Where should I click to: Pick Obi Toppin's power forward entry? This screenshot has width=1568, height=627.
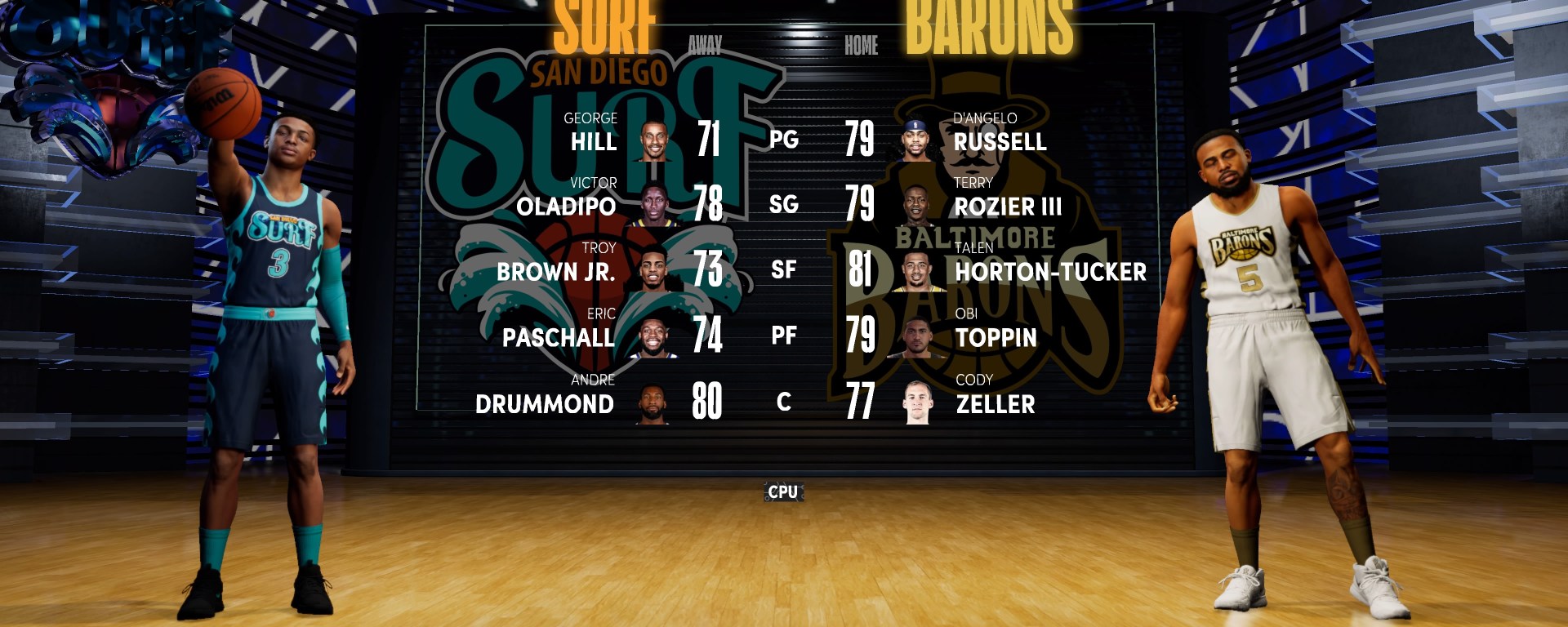pyautogui.click(x=996, y=336)
